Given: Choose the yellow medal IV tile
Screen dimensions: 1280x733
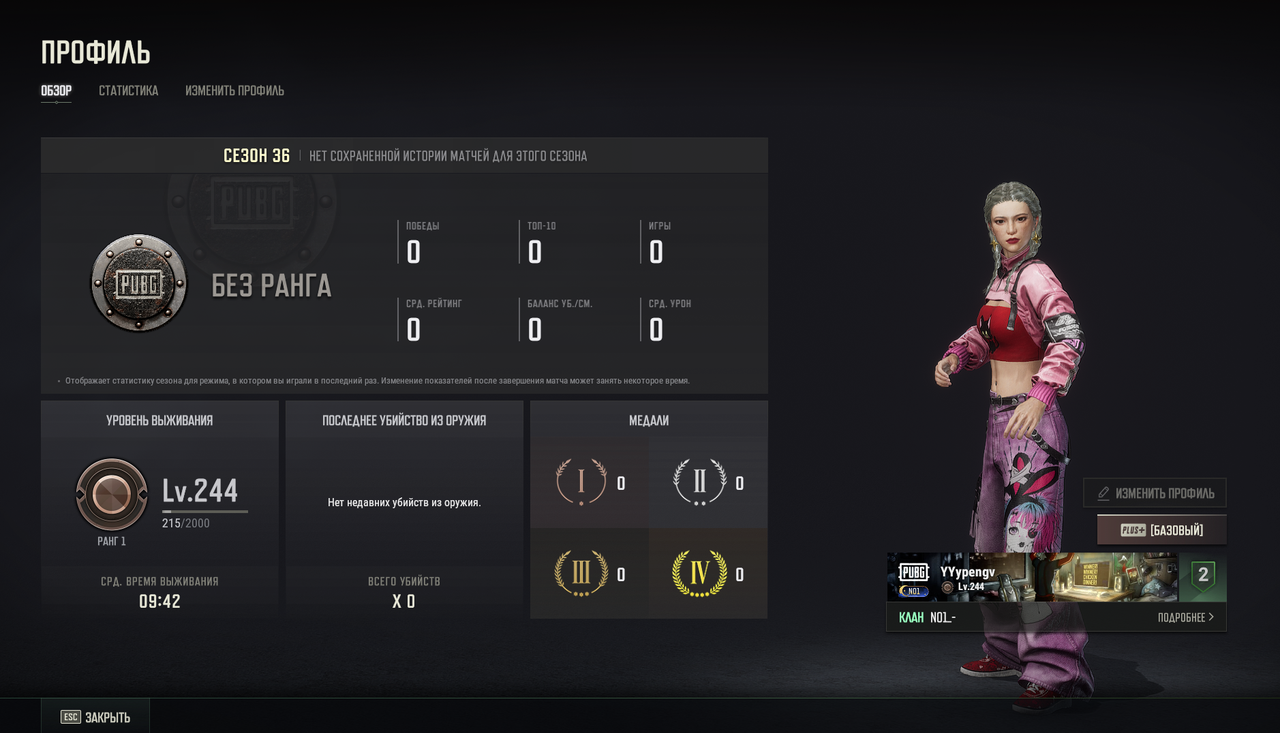Looking at the screenshot, I should (x=708, y=574).
